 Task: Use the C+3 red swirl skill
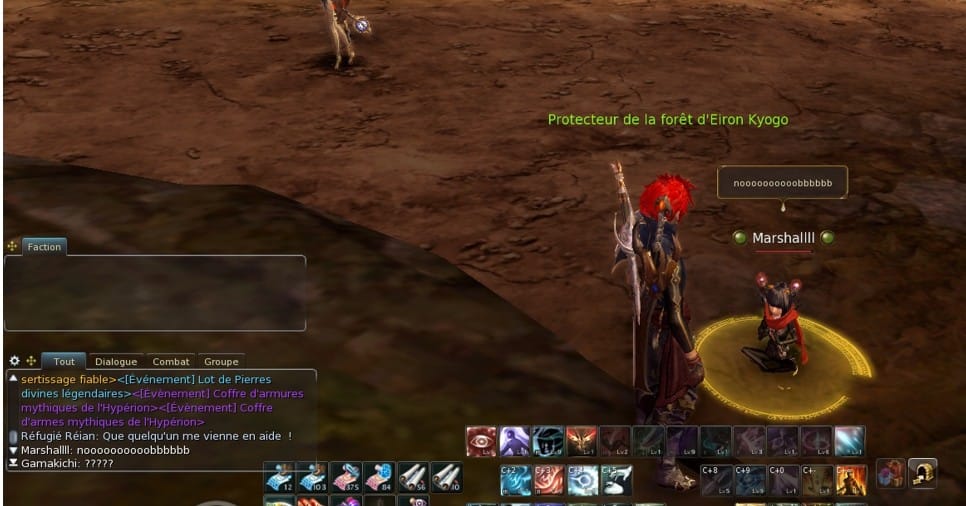[548, 480]
